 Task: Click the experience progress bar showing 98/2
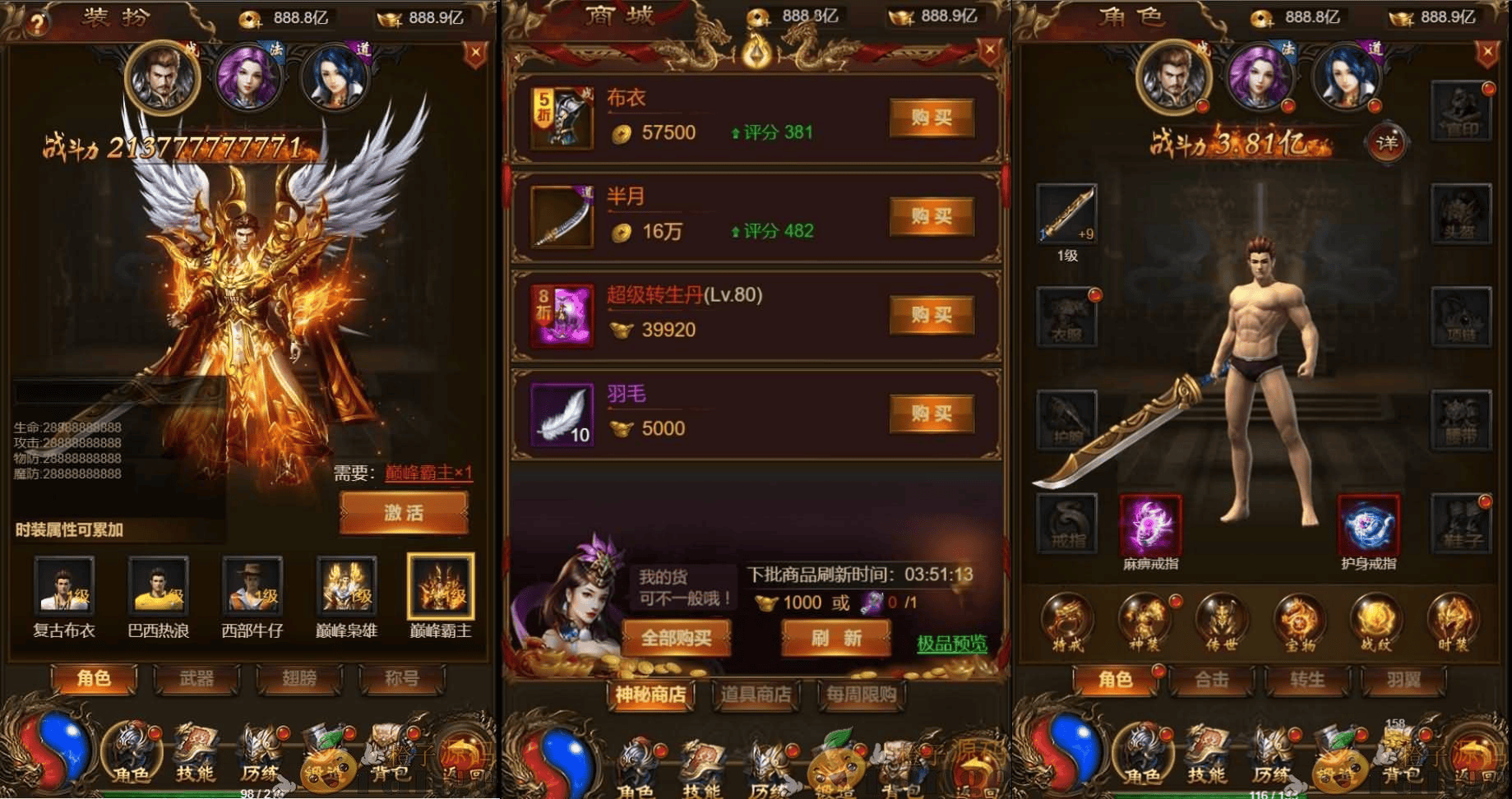255,792
